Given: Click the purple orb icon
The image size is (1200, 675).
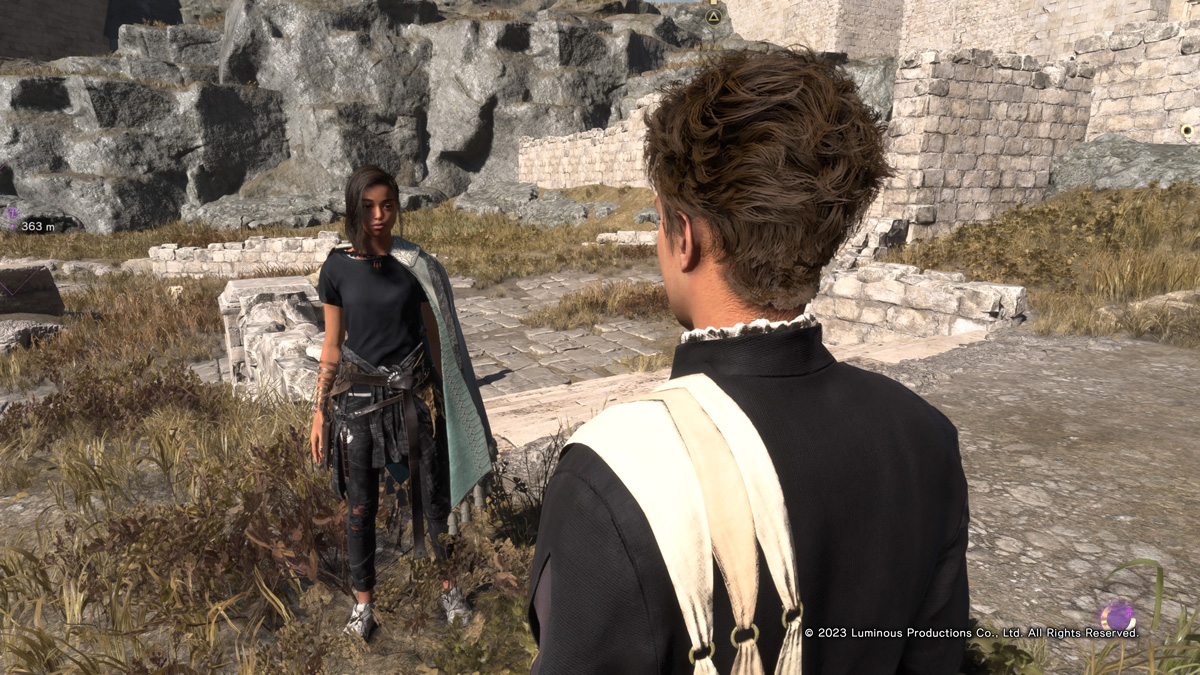Looking at the screenshot, I should [1117, 615].
